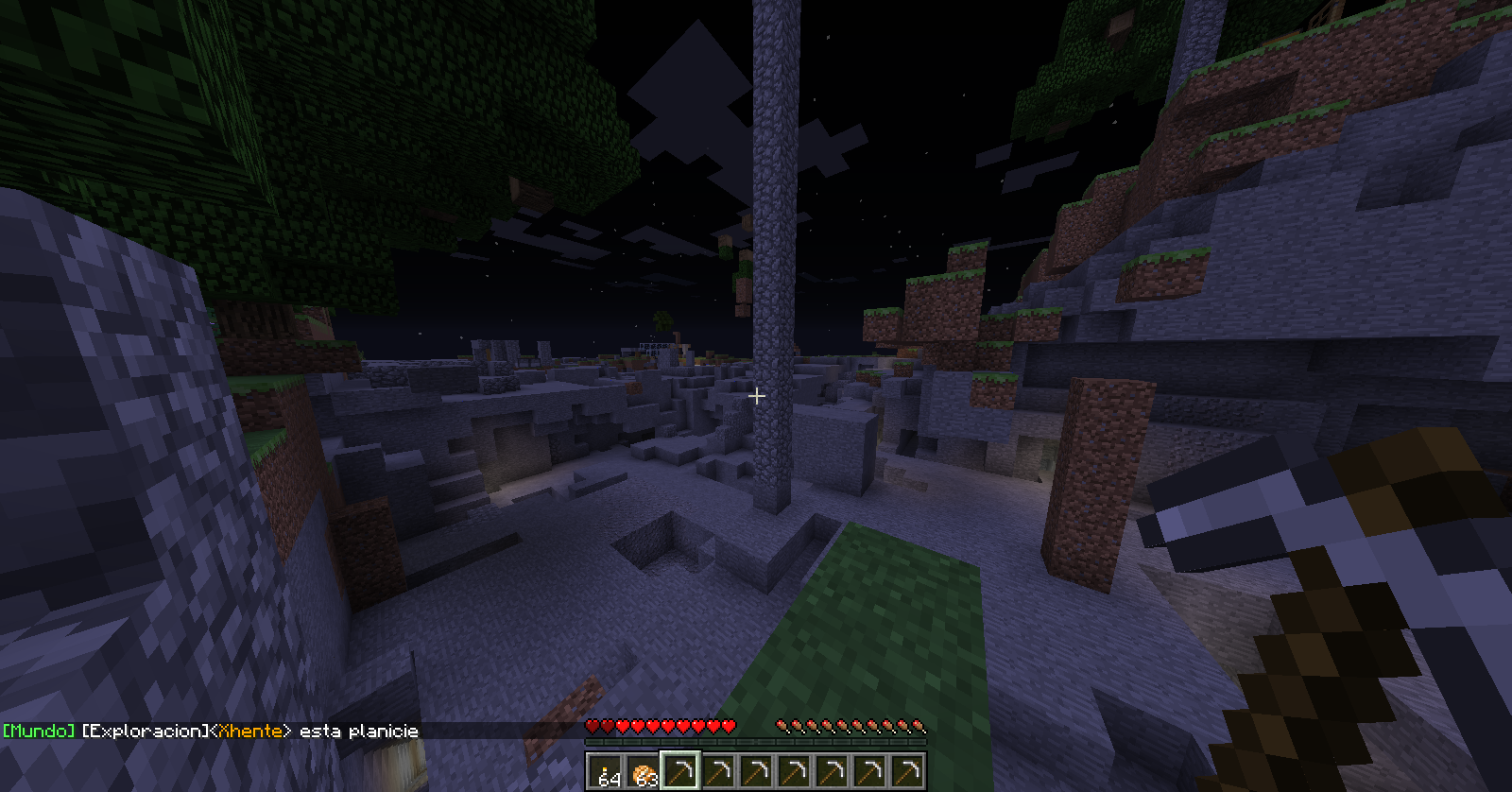Select the round orange food stack slot

tap(643, 770)
